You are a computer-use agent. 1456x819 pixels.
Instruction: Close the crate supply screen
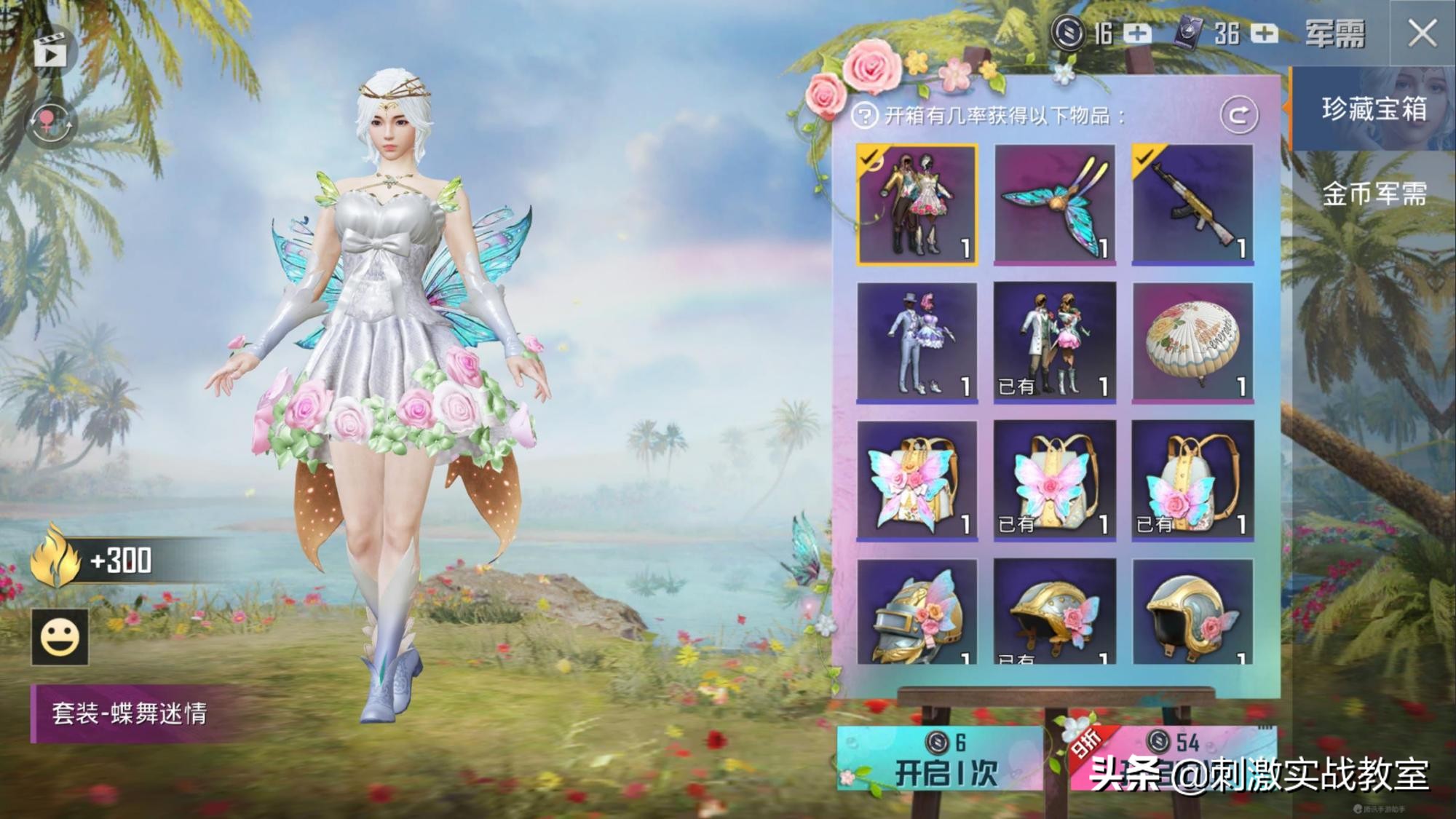1422,33
